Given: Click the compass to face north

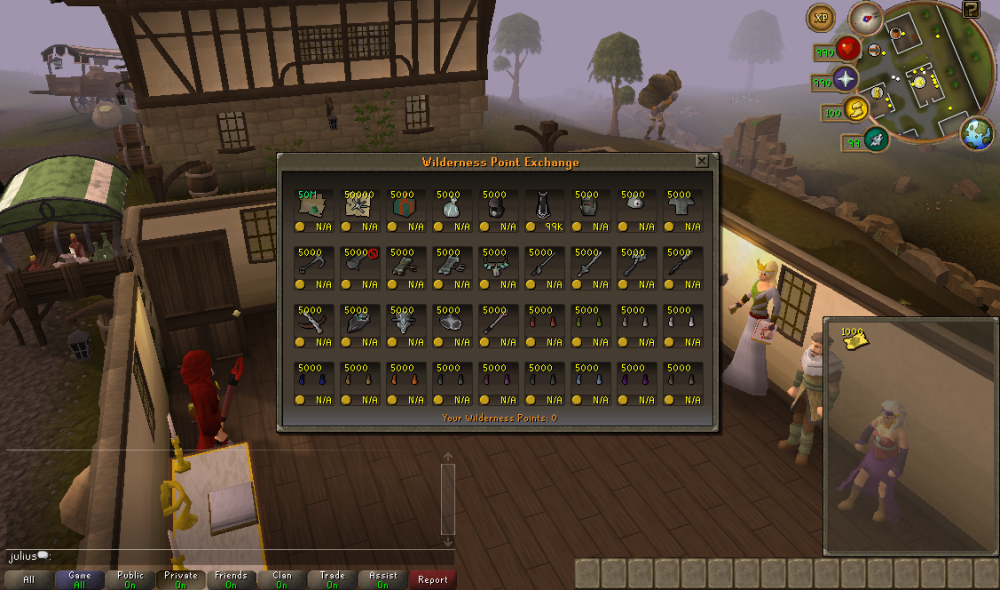Looking at the screenshot, I should [x=866, y=16].
